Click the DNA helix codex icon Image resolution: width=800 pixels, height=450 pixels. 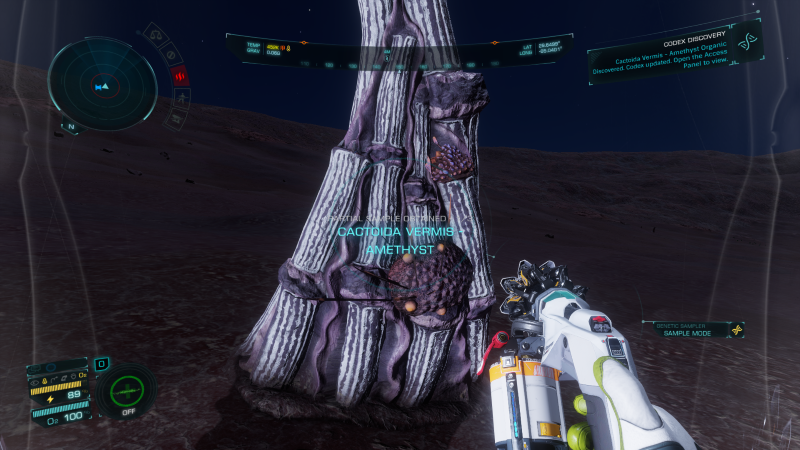(x=747, y=42)
